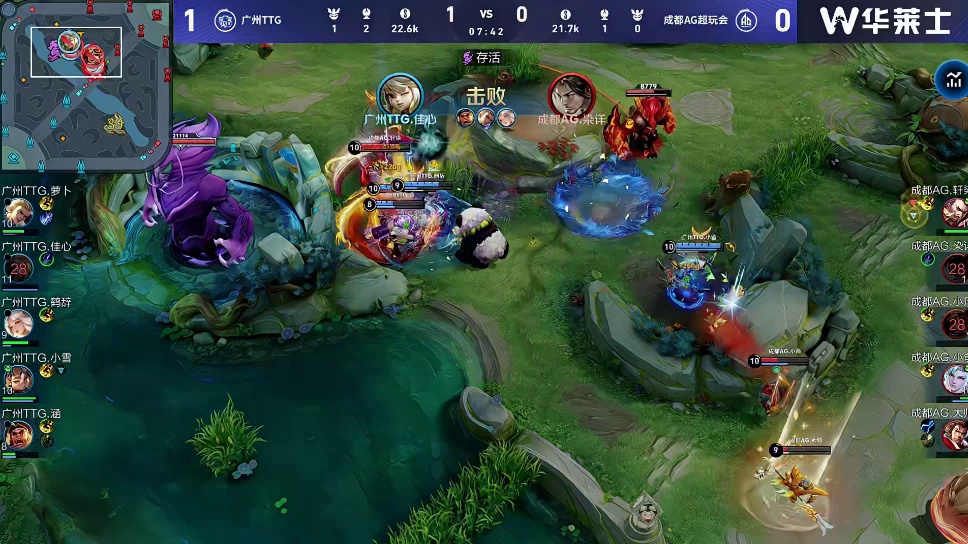Viewport: 968px width, 544px height.
Task: Spectate player 广州TTG.鹤辞
Action: click(x=17, y=324)
